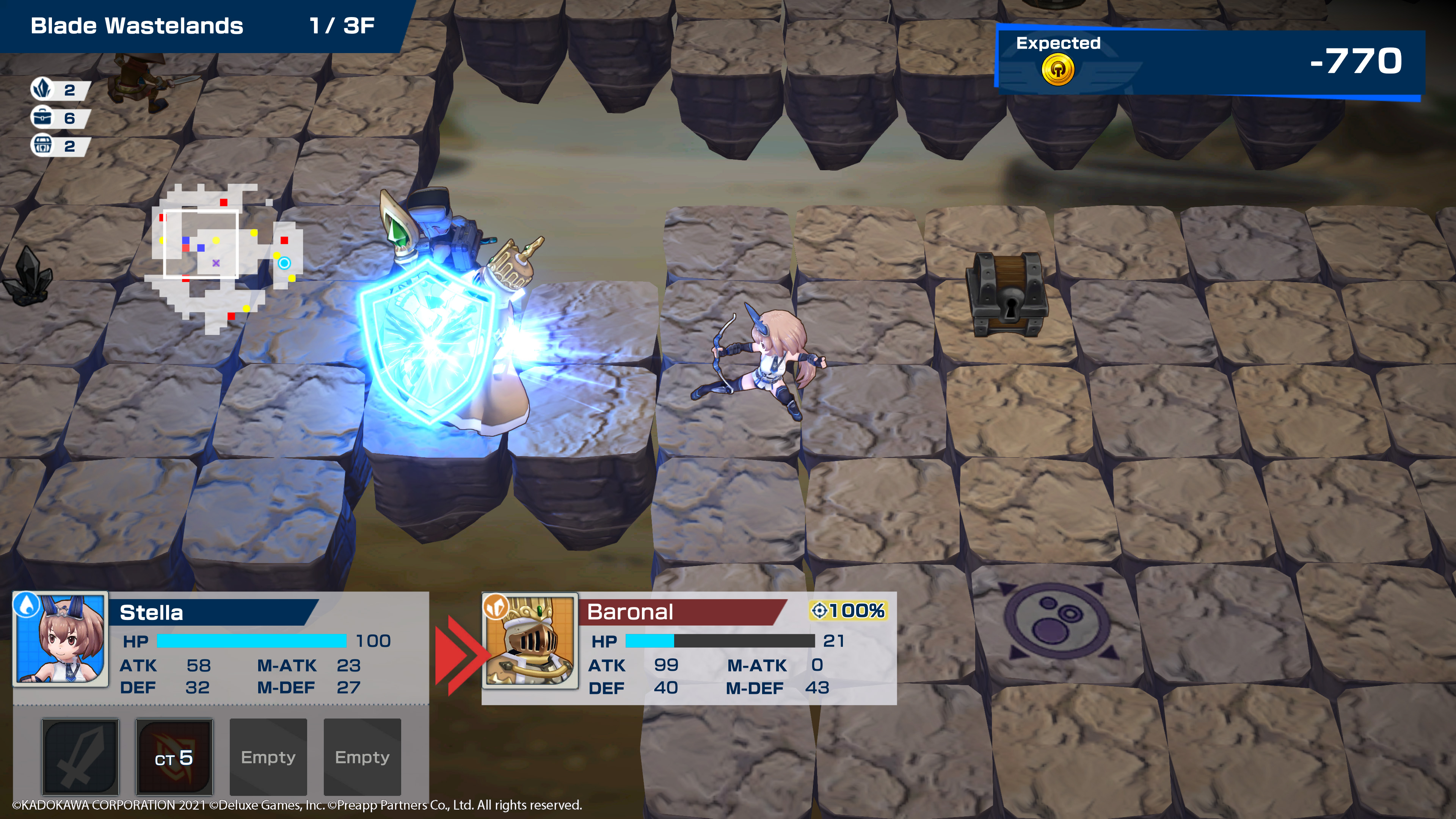
Task: Click the treasure chest counter icon
Action: tap(42, 146)
